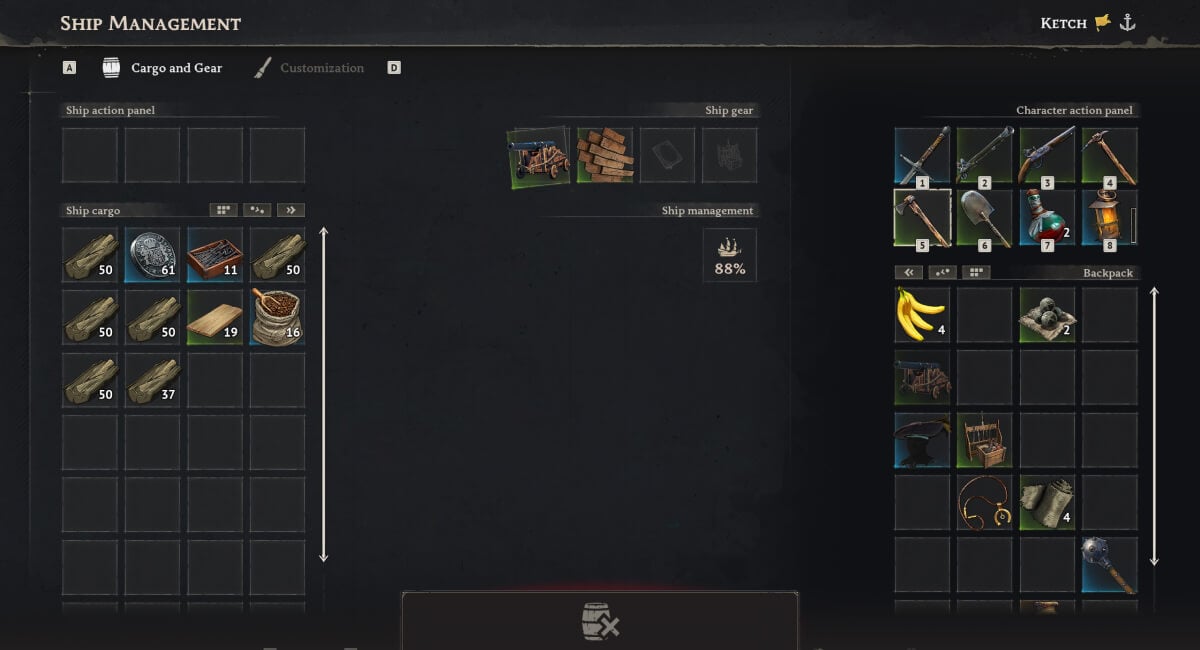Click the discard barrel button
The height and width of the screenshot is (650, 1200).
coord(600,622)
